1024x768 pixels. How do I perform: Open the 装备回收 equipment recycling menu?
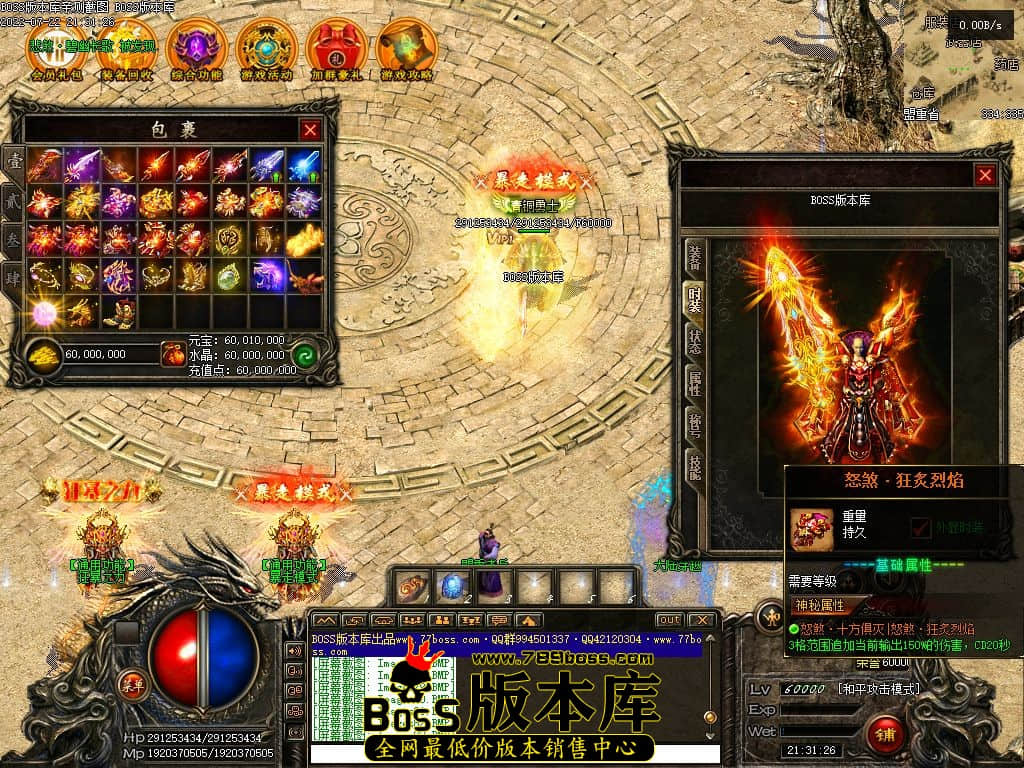tap(126, 48)
